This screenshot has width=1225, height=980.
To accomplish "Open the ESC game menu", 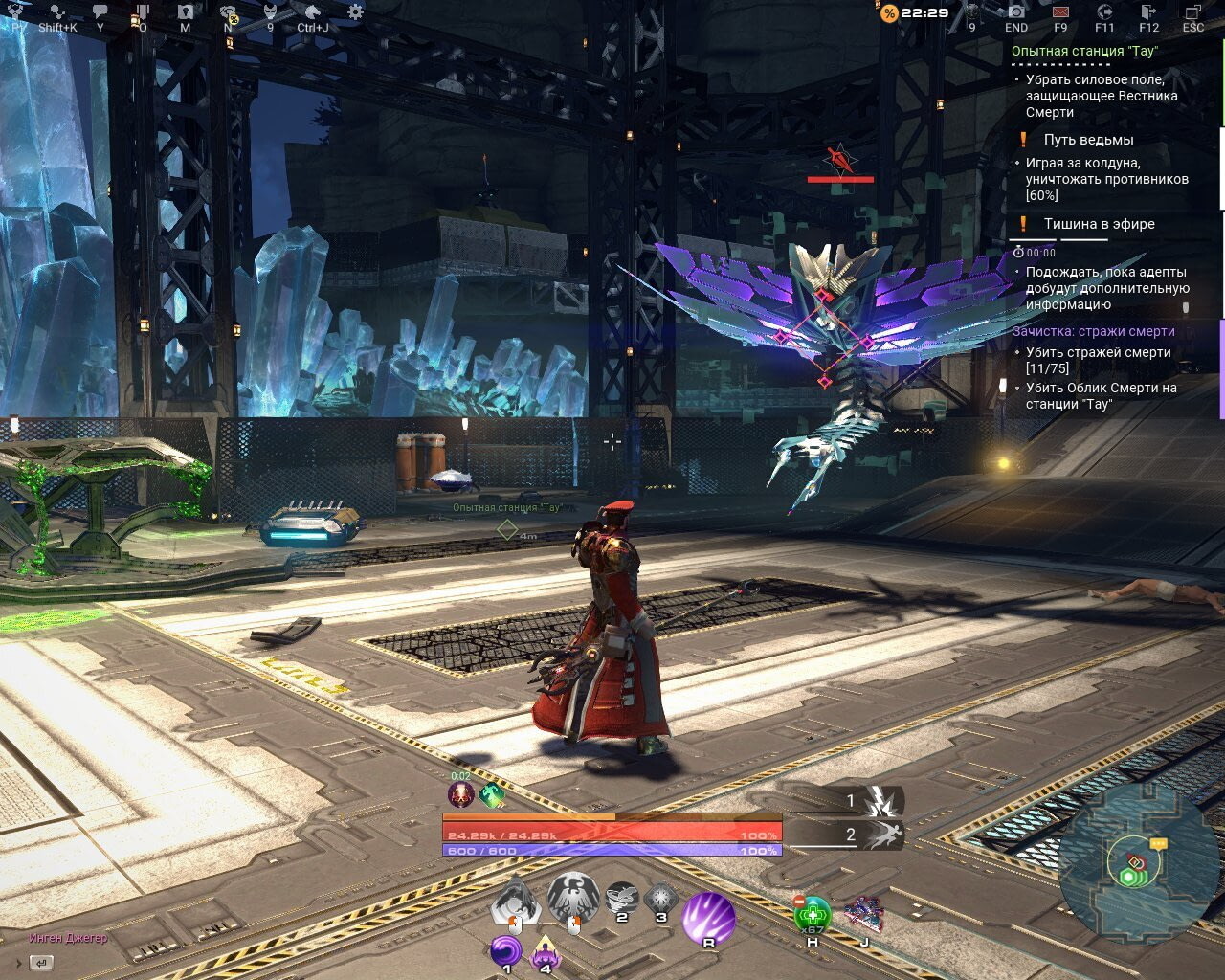I will 1192,11.
